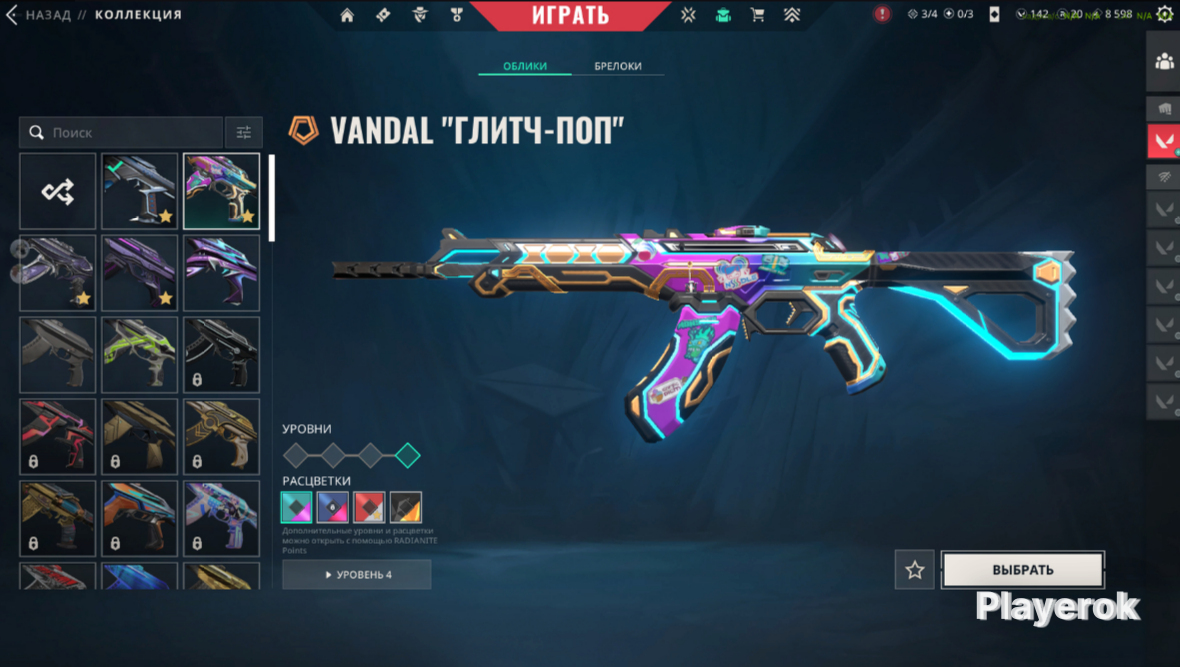
Task: Open settings with the gear icon
Action: click(x=1164, y=14)
